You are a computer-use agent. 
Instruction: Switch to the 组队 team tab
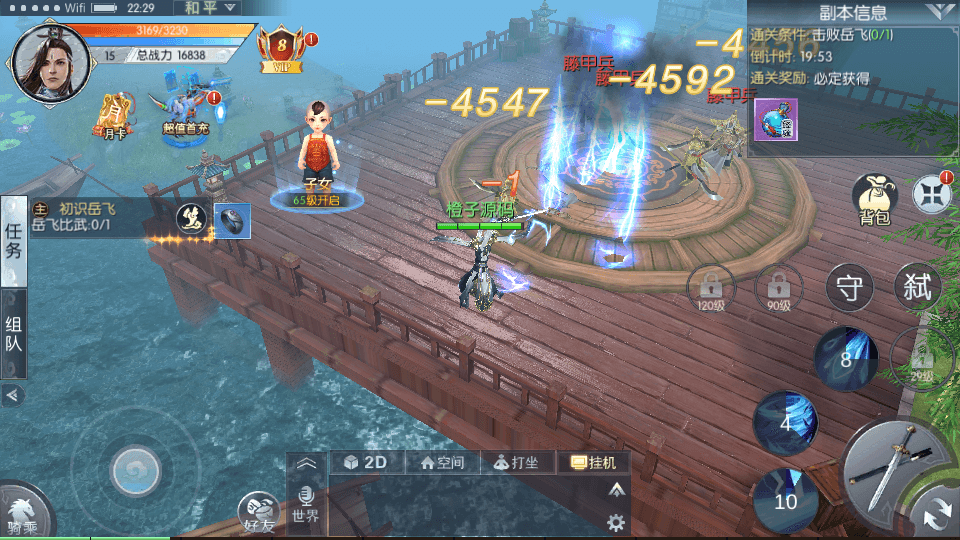click(14, 334)
